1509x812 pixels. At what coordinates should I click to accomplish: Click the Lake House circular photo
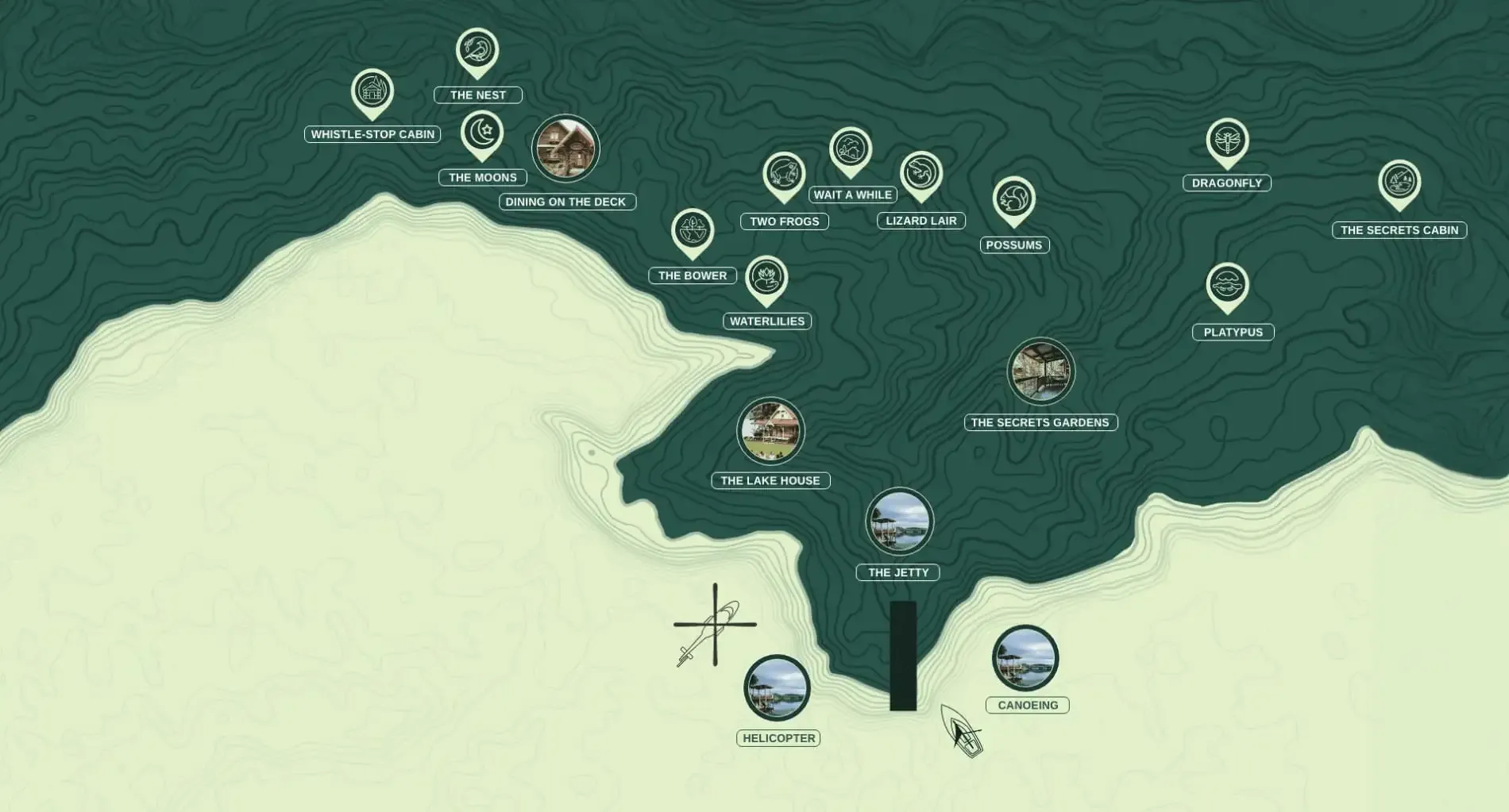pyautogui.click(x=770, y=431)
